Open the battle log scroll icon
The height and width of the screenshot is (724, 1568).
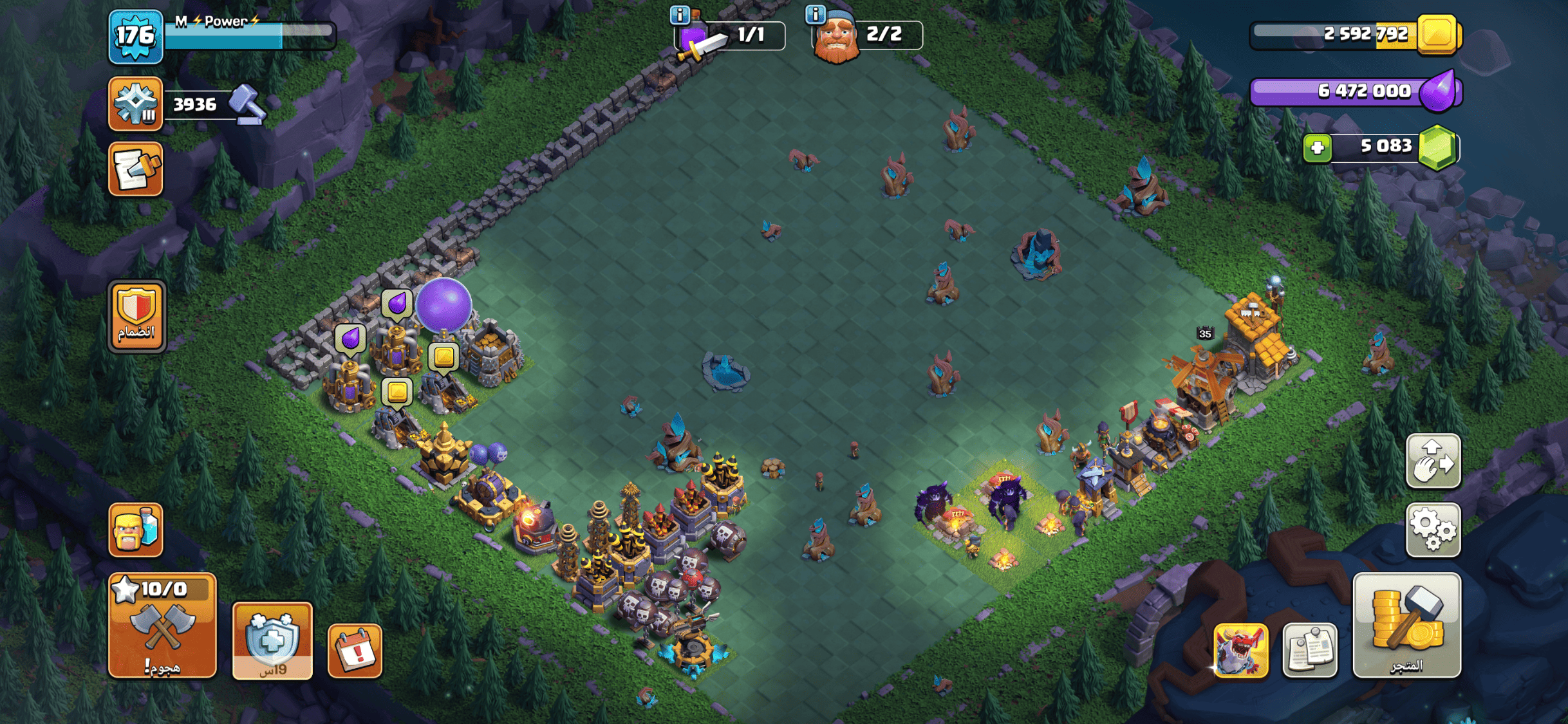(x=135, y=169)
